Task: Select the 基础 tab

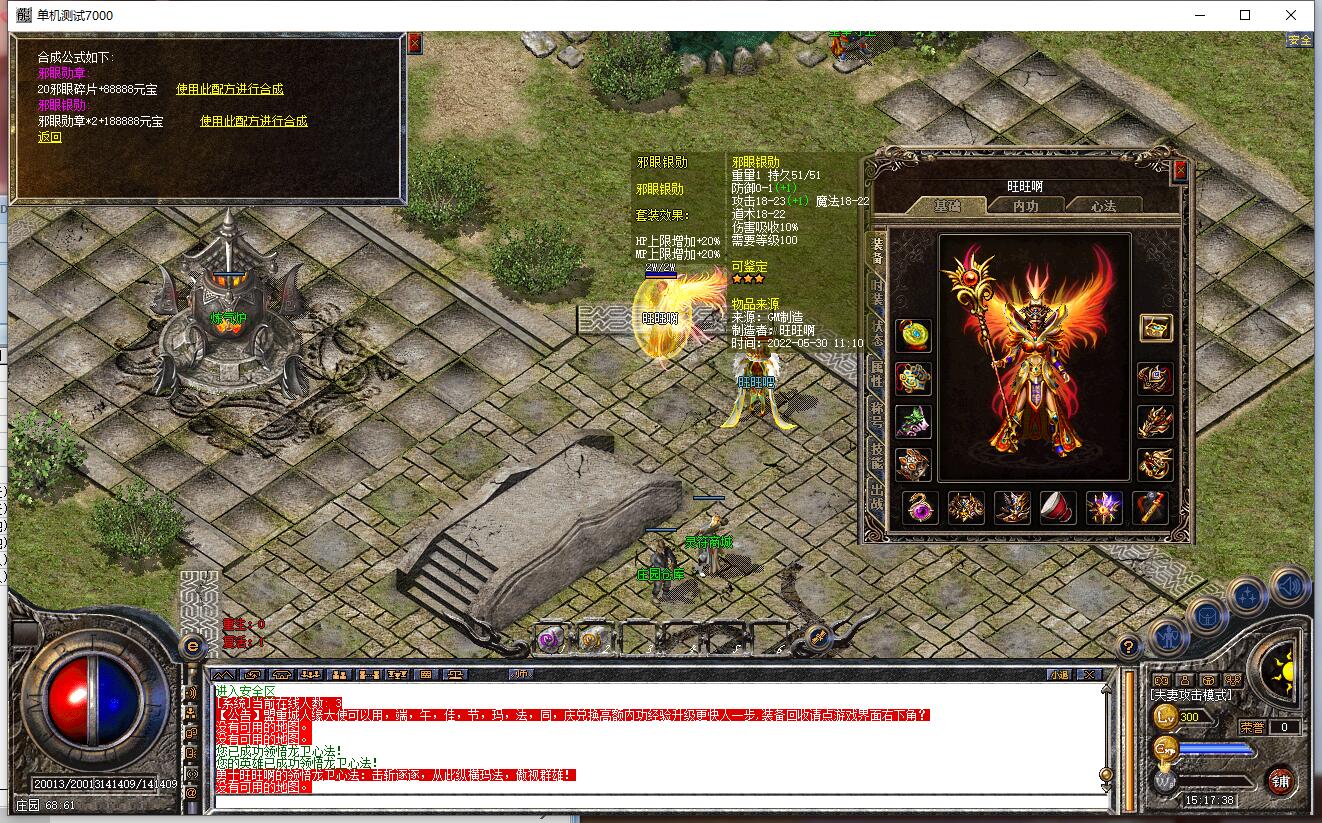Action: [946, 205]
